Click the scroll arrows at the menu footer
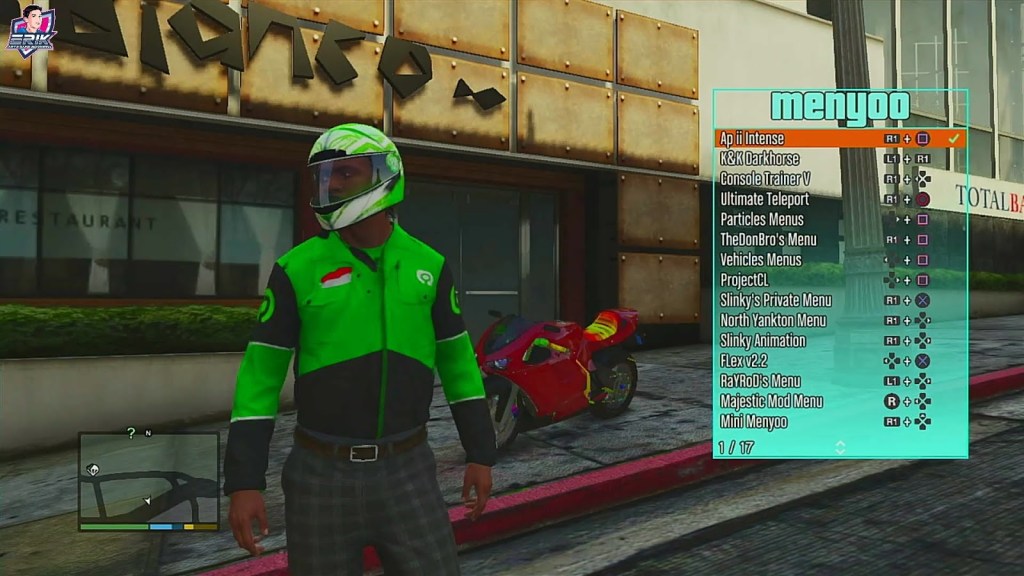 coord(840,447)
